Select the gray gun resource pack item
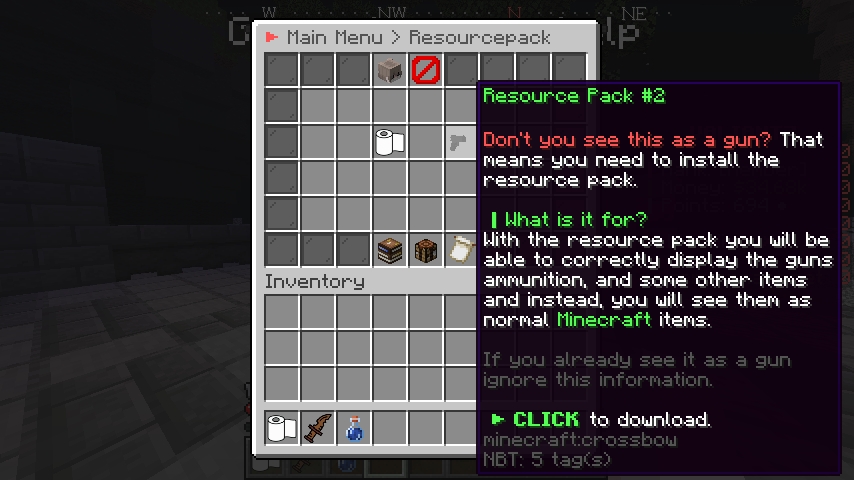 [x=461, y=142]
